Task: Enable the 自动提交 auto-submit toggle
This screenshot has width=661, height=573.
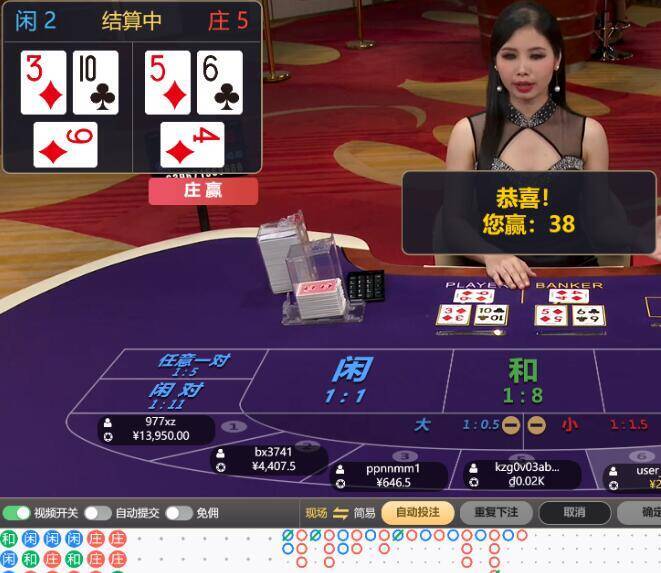Action: (97, 513)
